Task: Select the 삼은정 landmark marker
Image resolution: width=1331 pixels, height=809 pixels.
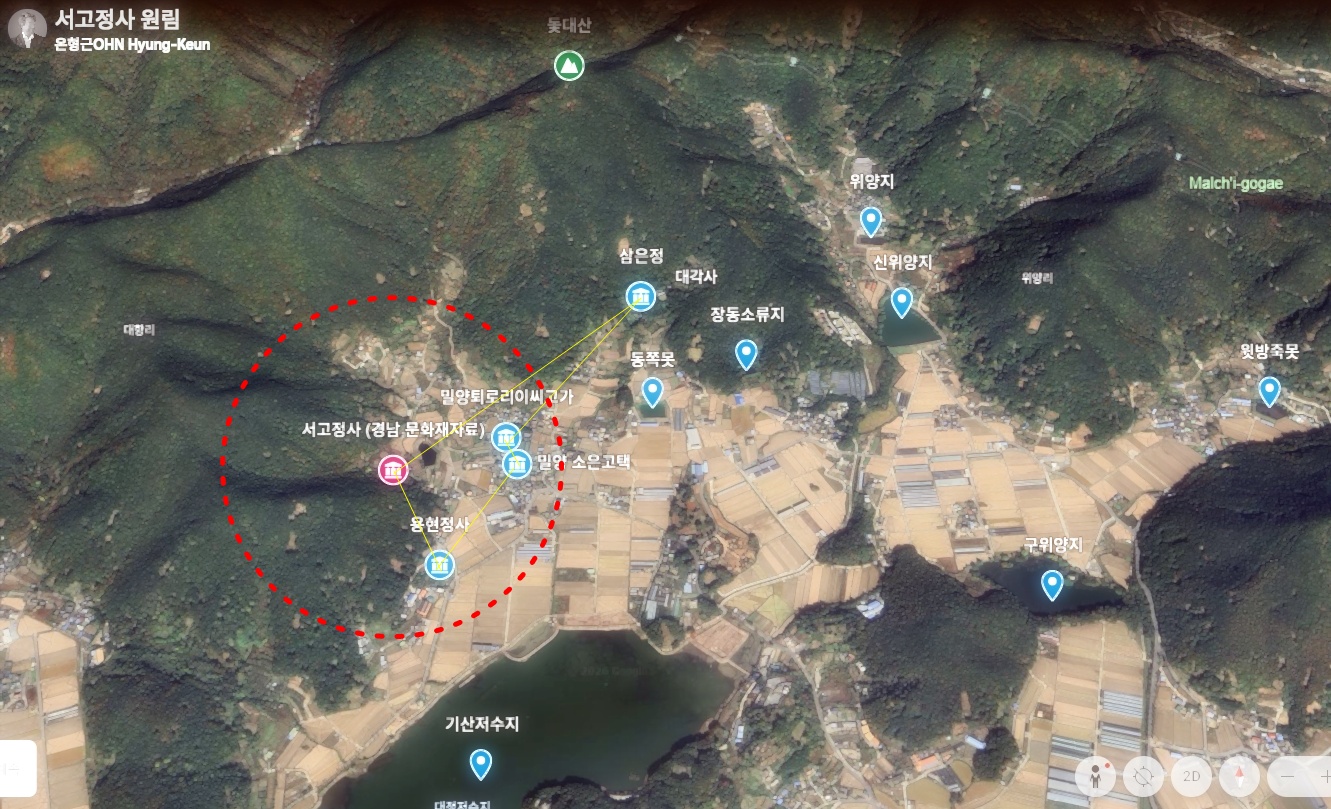Action: click(640, 296)
